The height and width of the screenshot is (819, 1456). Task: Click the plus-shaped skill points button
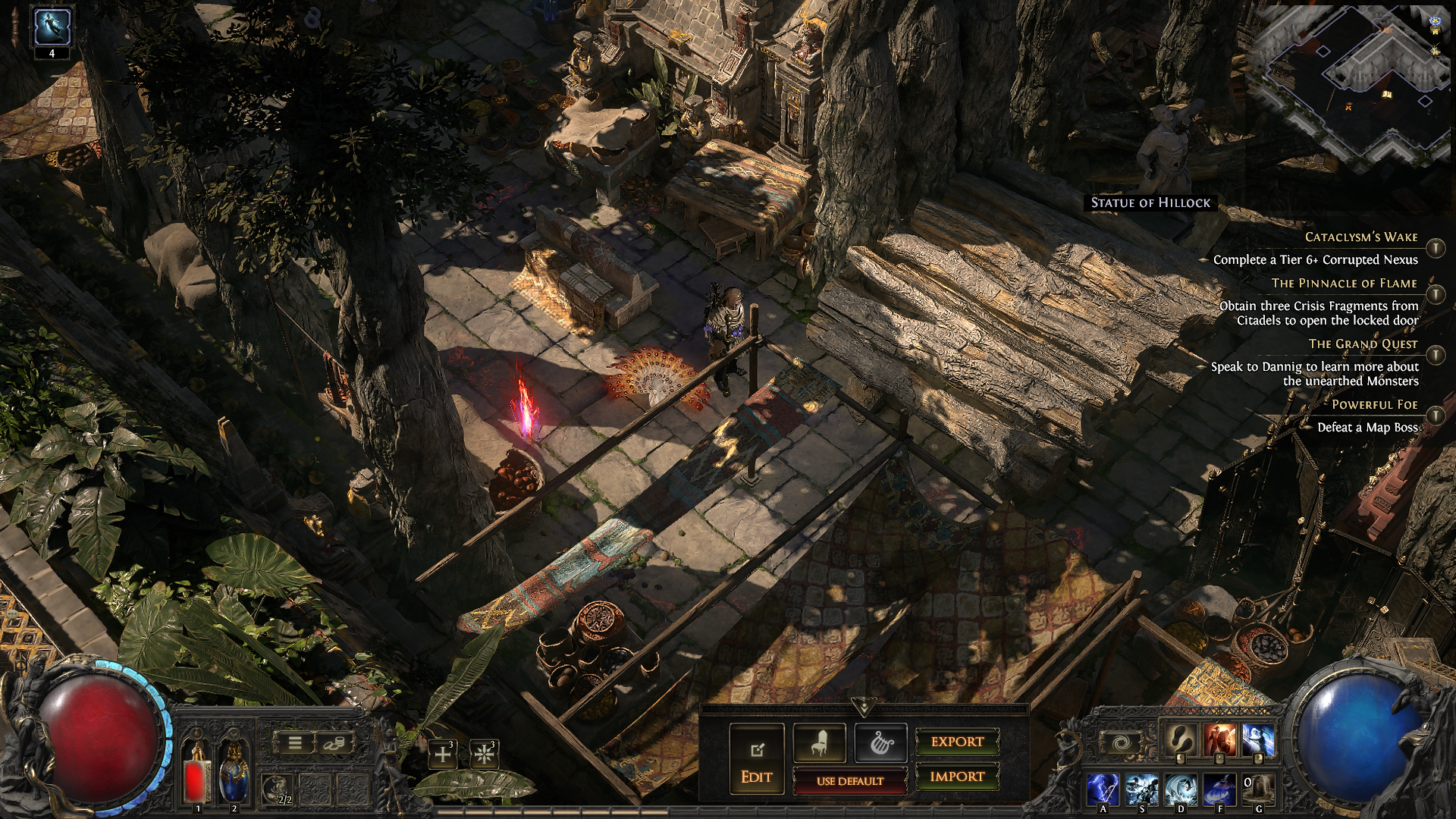coord(443,755)
